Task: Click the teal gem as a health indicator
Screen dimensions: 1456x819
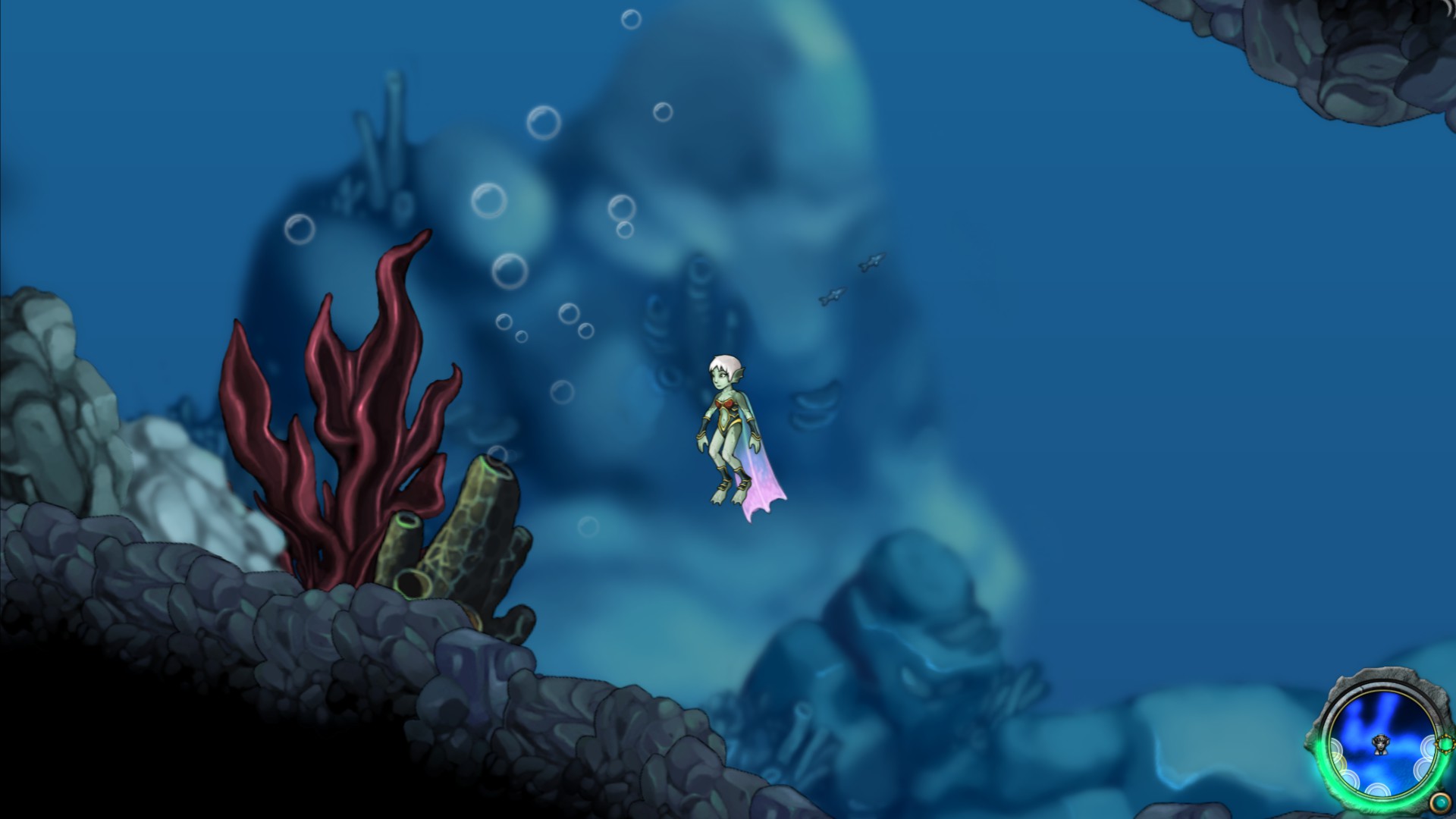Action: (x=1439, y=802)
